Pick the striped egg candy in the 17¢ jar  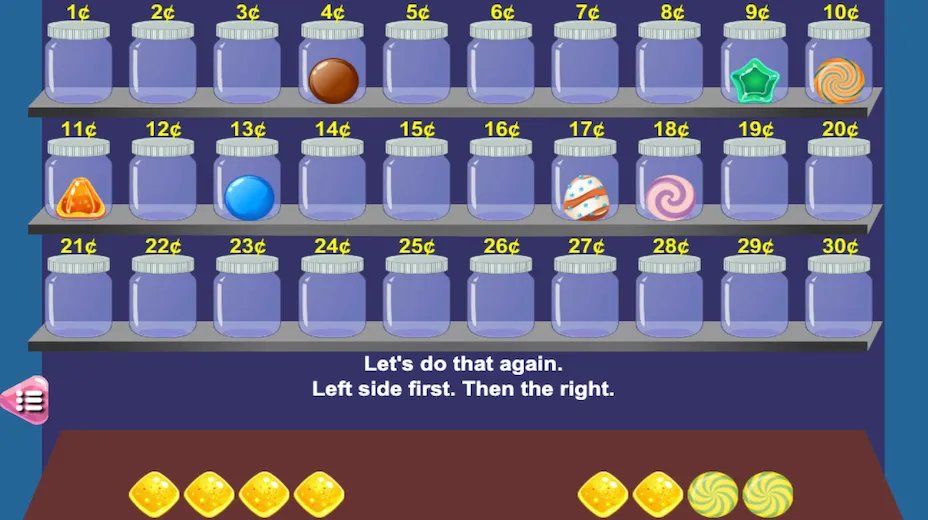(x=585, y=197)
